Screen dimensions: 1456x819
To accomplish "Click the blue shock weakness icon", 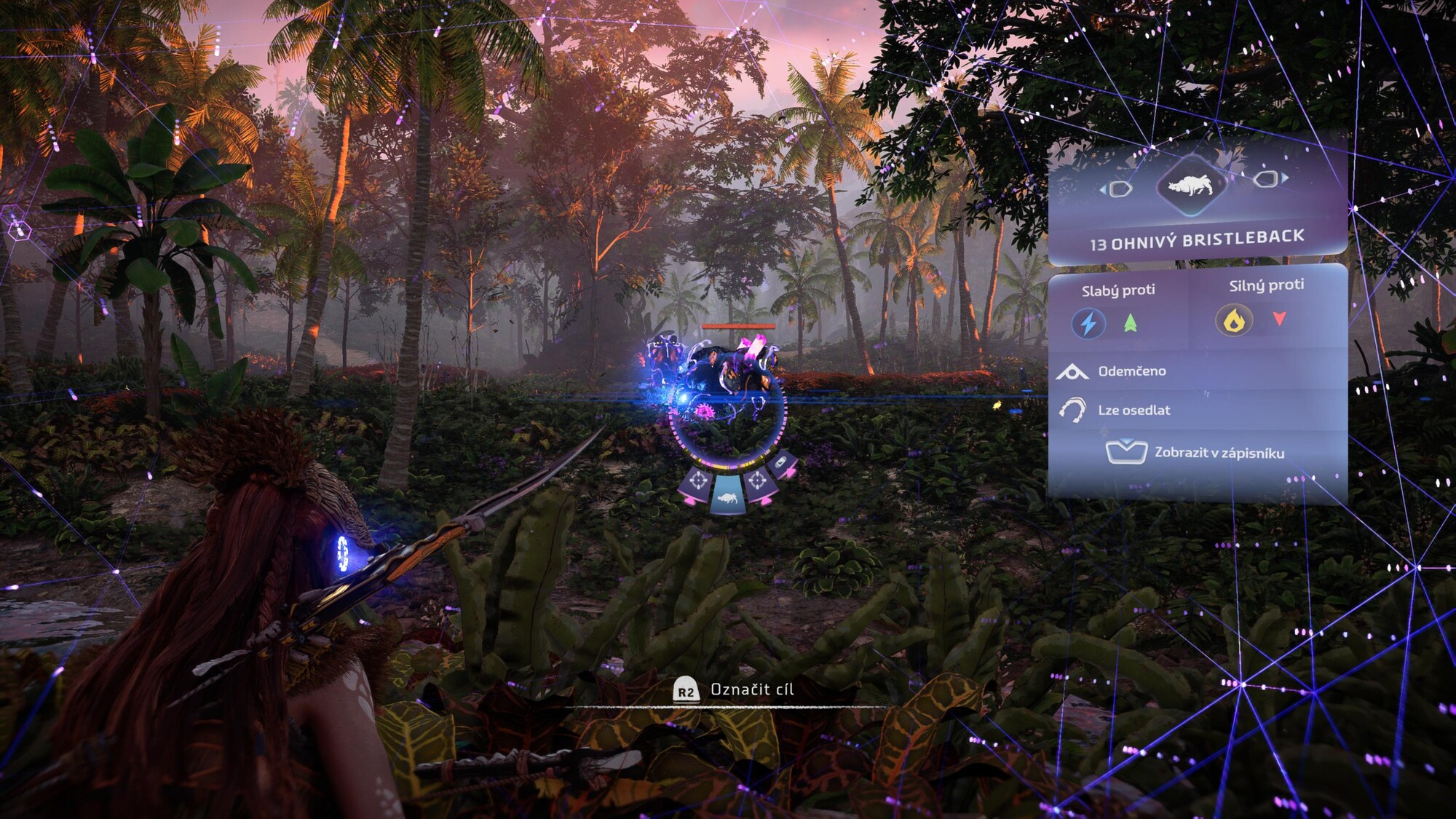I will [x=1088, y=323].
